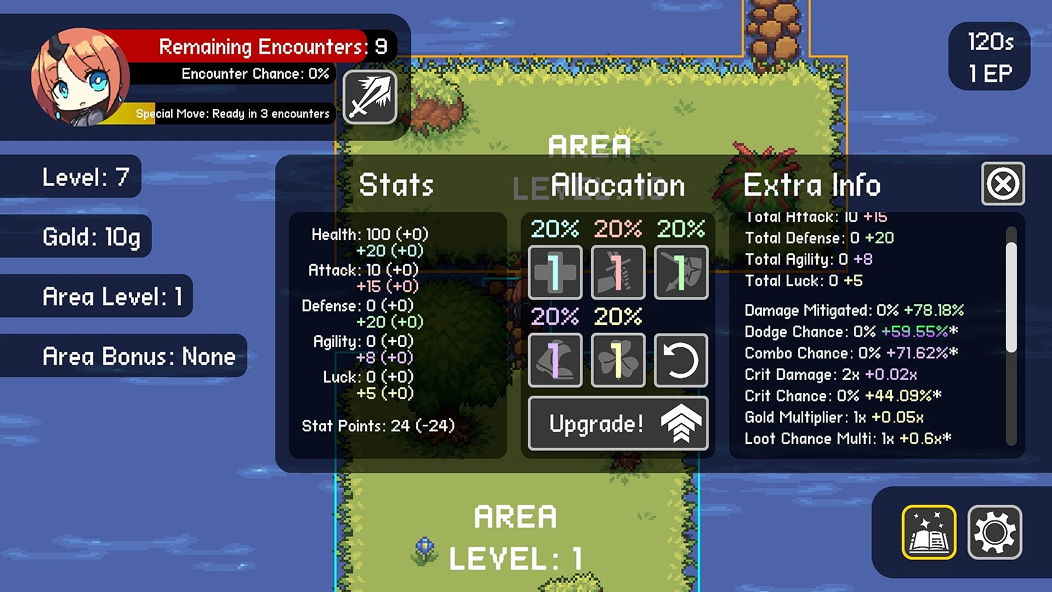The width and height of the screenshot is (1052, 592).
Task: Allocate a point to Health (cross icon)
Action: pyautogui.click(x=555, y=272)
